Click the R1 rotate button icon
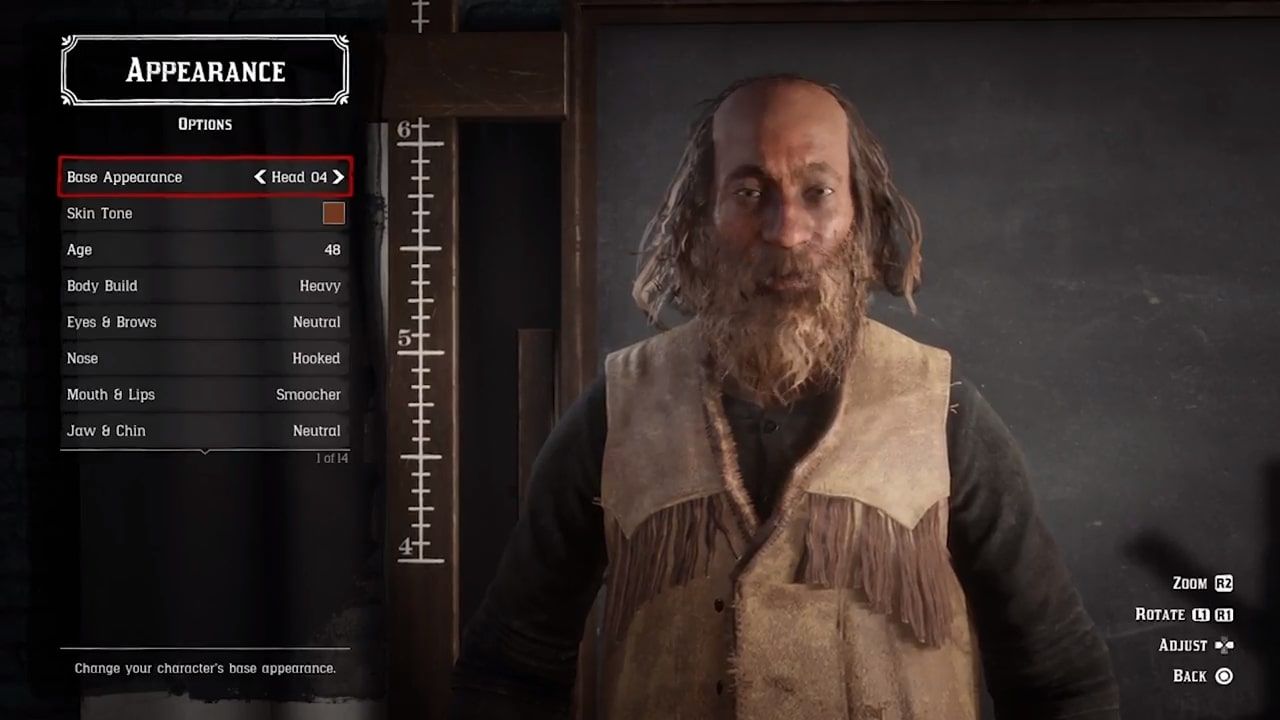This screenshot has height=720, width=1280. tap(1225, 614)
